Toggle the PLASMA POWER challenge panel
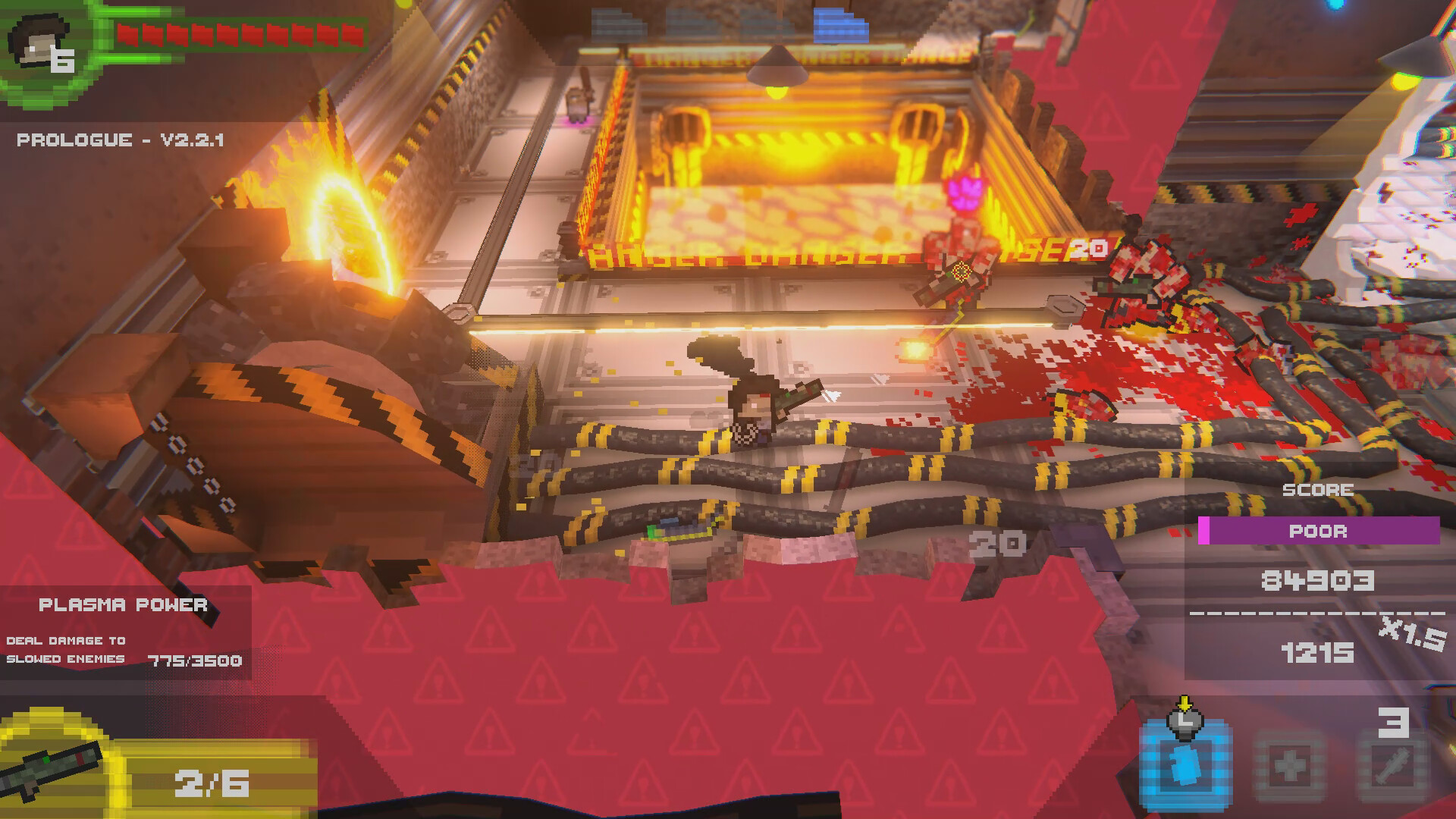Screen dimensions: 1456x819 tap(124, 605)
